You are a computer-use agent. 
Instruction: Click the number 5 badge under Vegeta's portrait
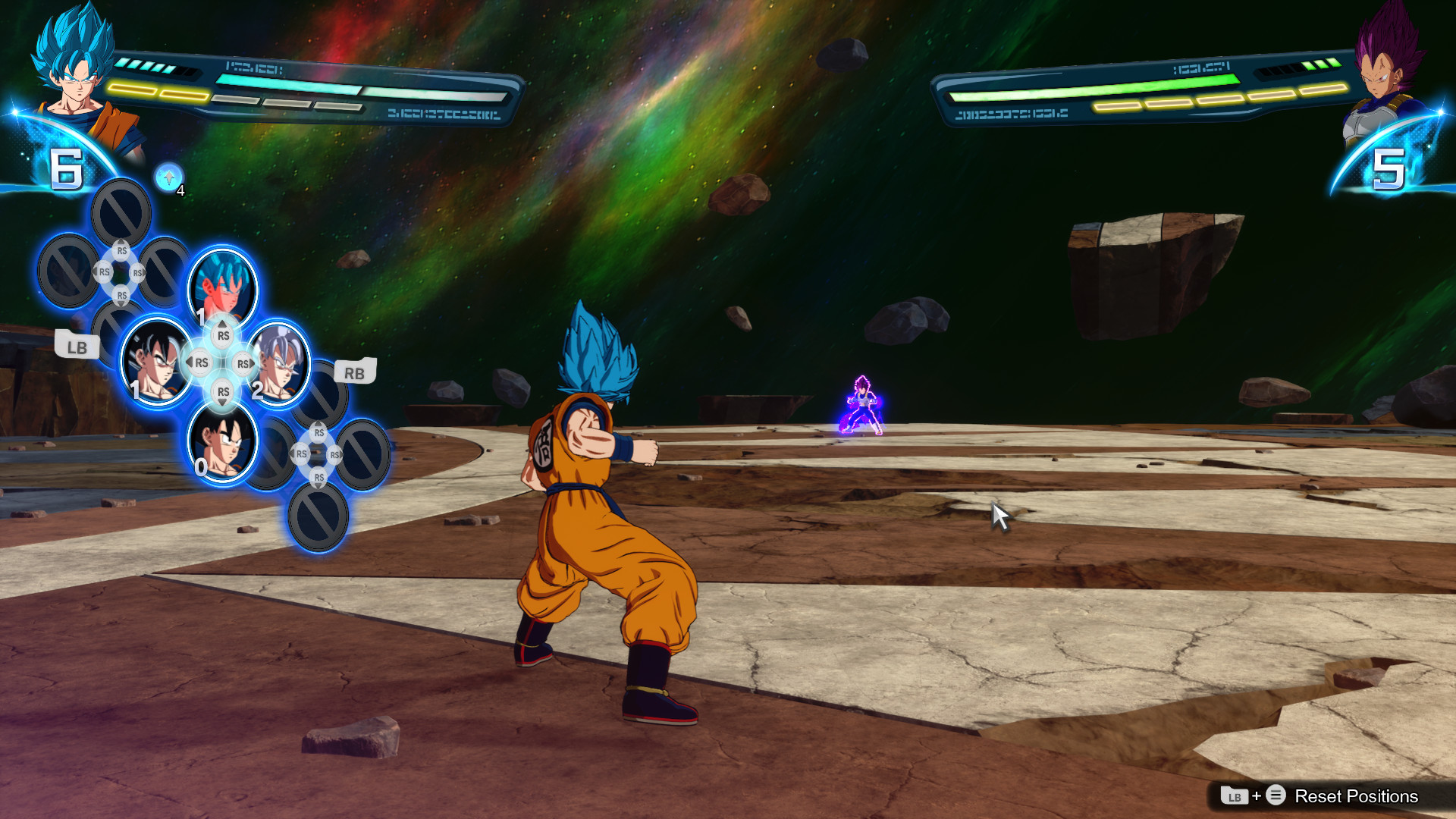click(x=1389, y=168)
